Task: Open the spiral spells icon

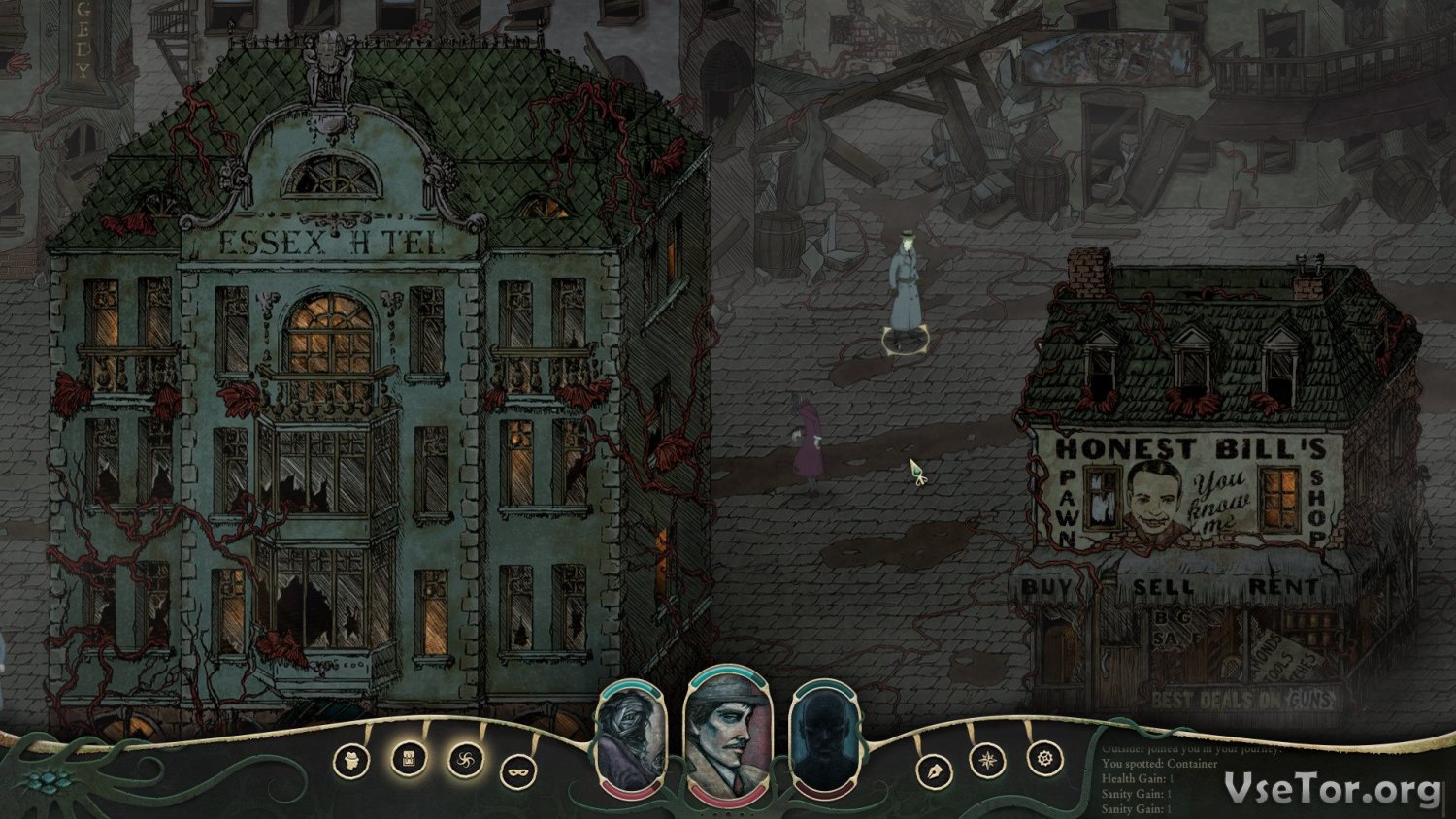Action: [x=466, y=759]
